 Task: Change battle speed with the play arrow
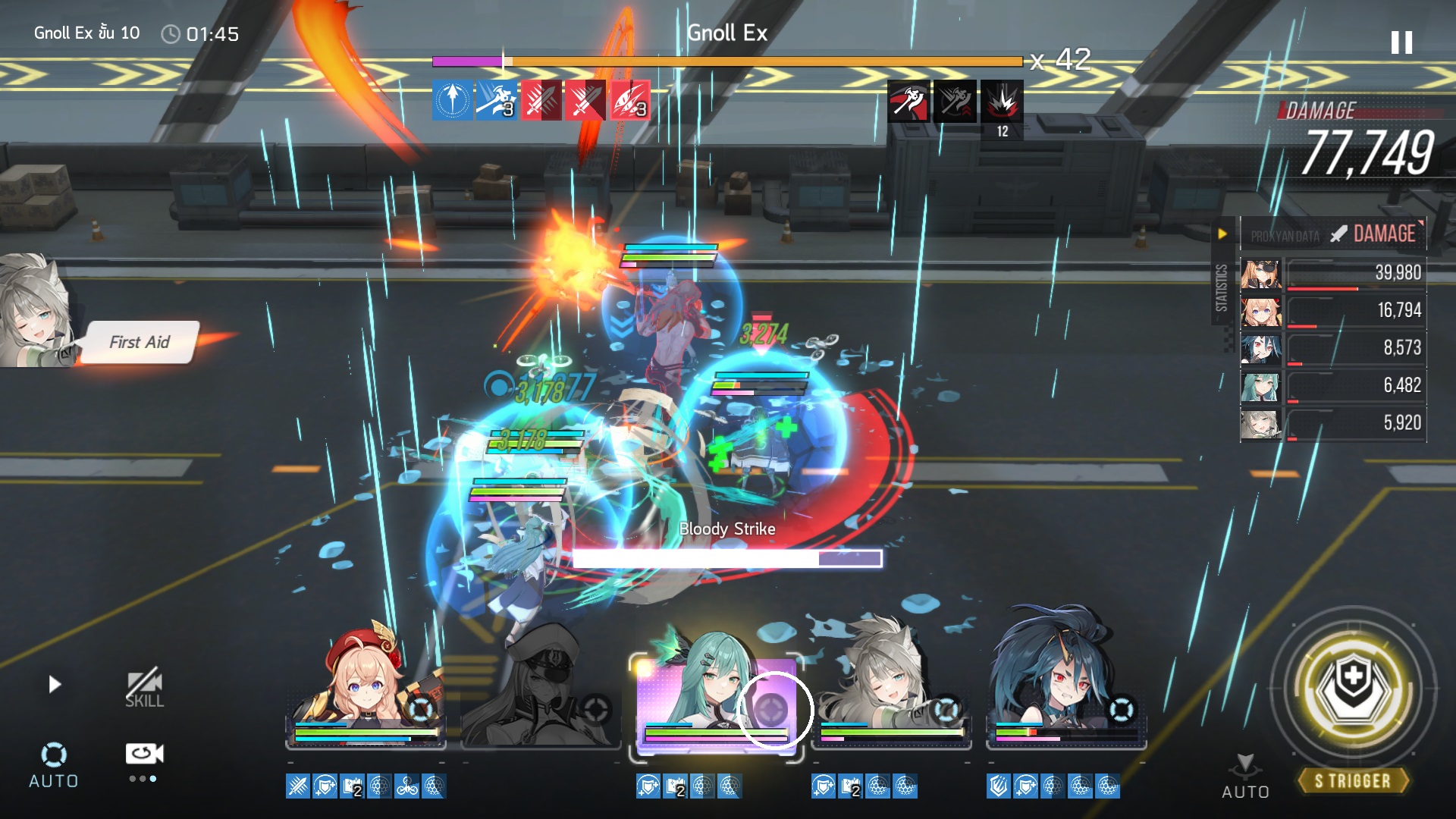(x=55, y=685)
